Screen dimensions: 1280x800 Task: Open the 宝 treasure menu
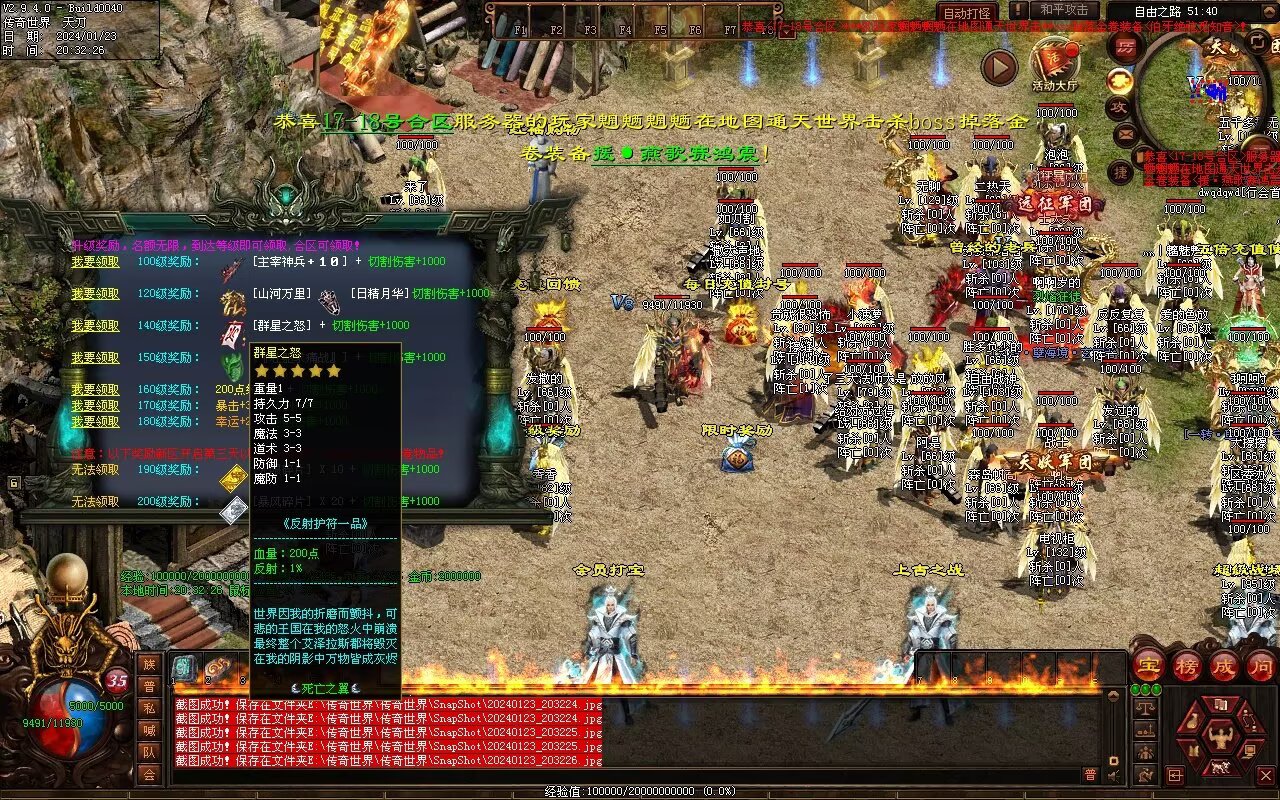1148,665
